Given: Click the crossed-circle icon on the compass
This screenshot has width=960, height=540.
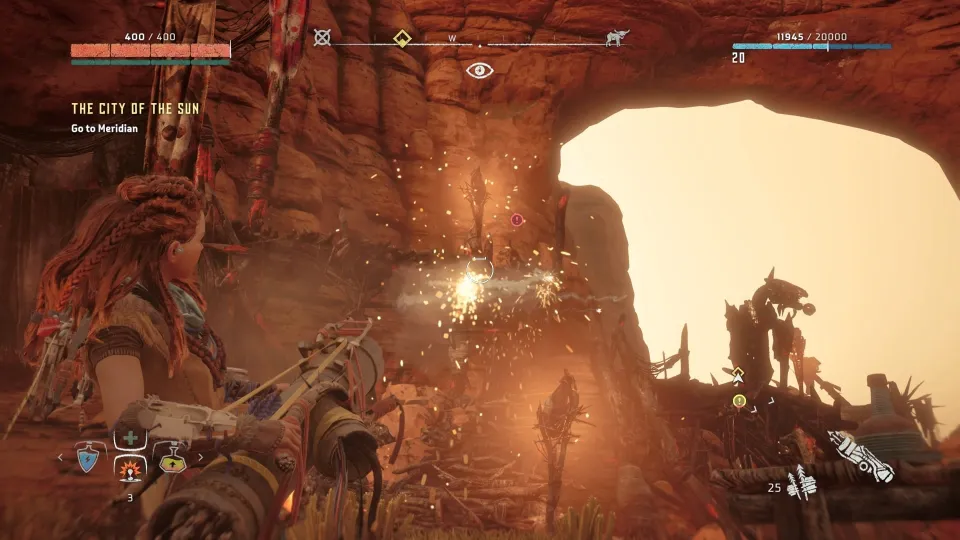Looking at the screenshot, I should click(x=322, y=38).
